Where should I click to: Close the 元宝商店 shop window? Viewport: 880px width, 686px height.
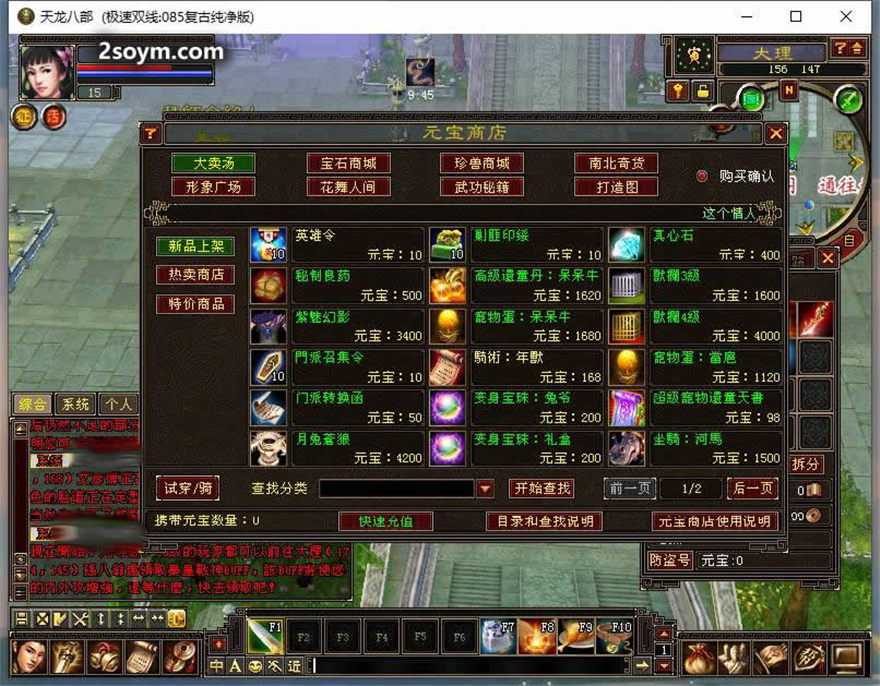[x=776, y=133]
